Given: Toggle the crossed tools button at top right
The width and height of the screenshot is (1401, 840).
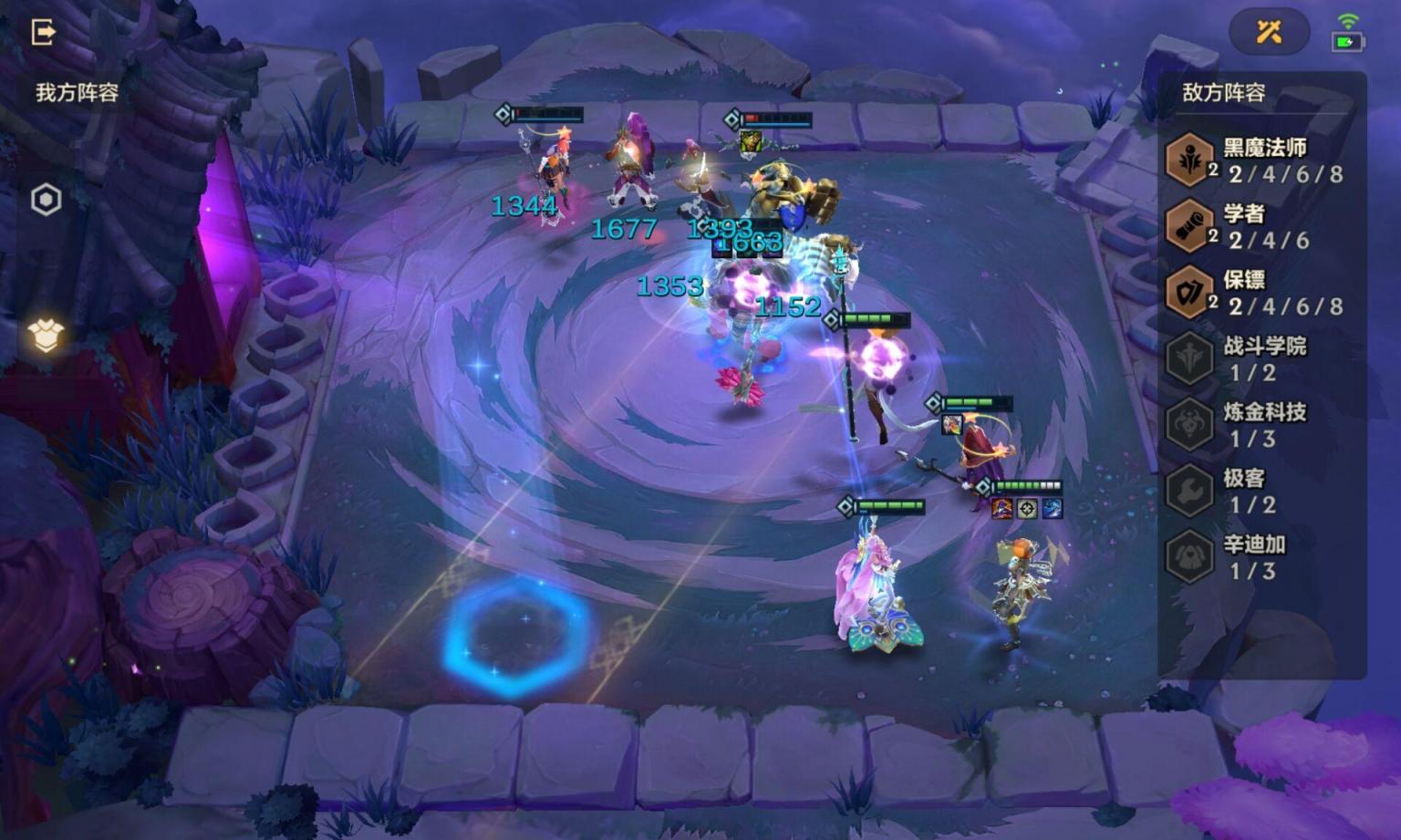Looking at the screenshot, I should coord(1269,33).
